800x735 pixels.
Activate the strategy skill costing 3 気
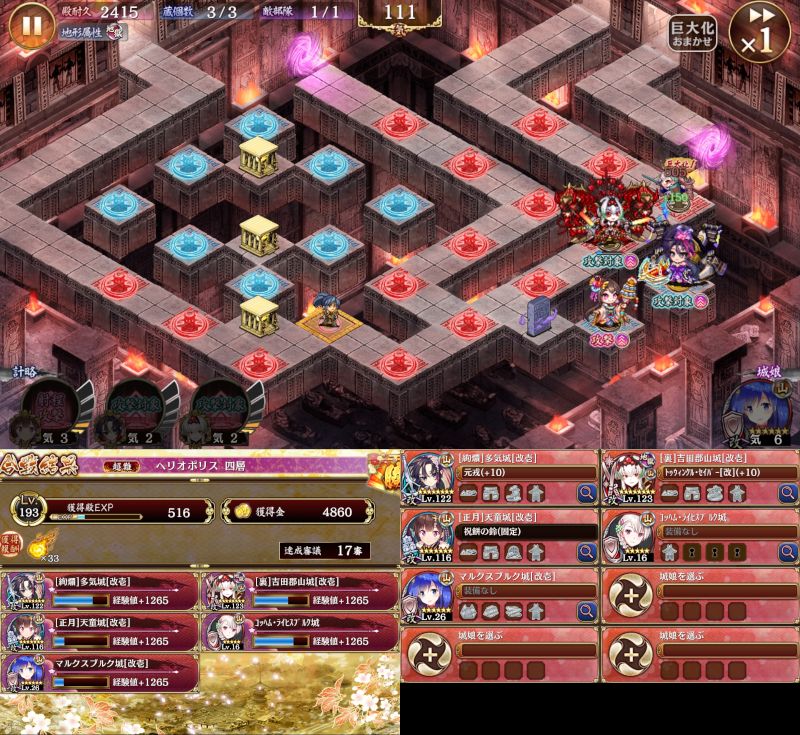pyautogui.click(x=52, y=405)
